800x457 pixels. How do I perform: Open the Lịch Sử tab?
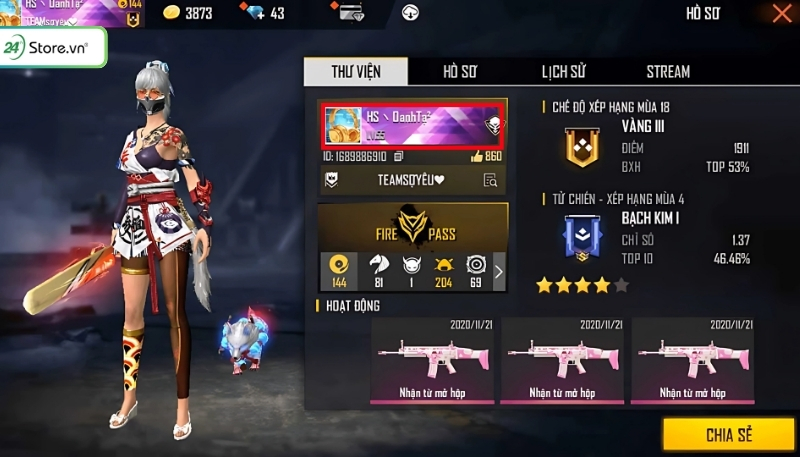point(563,72)
